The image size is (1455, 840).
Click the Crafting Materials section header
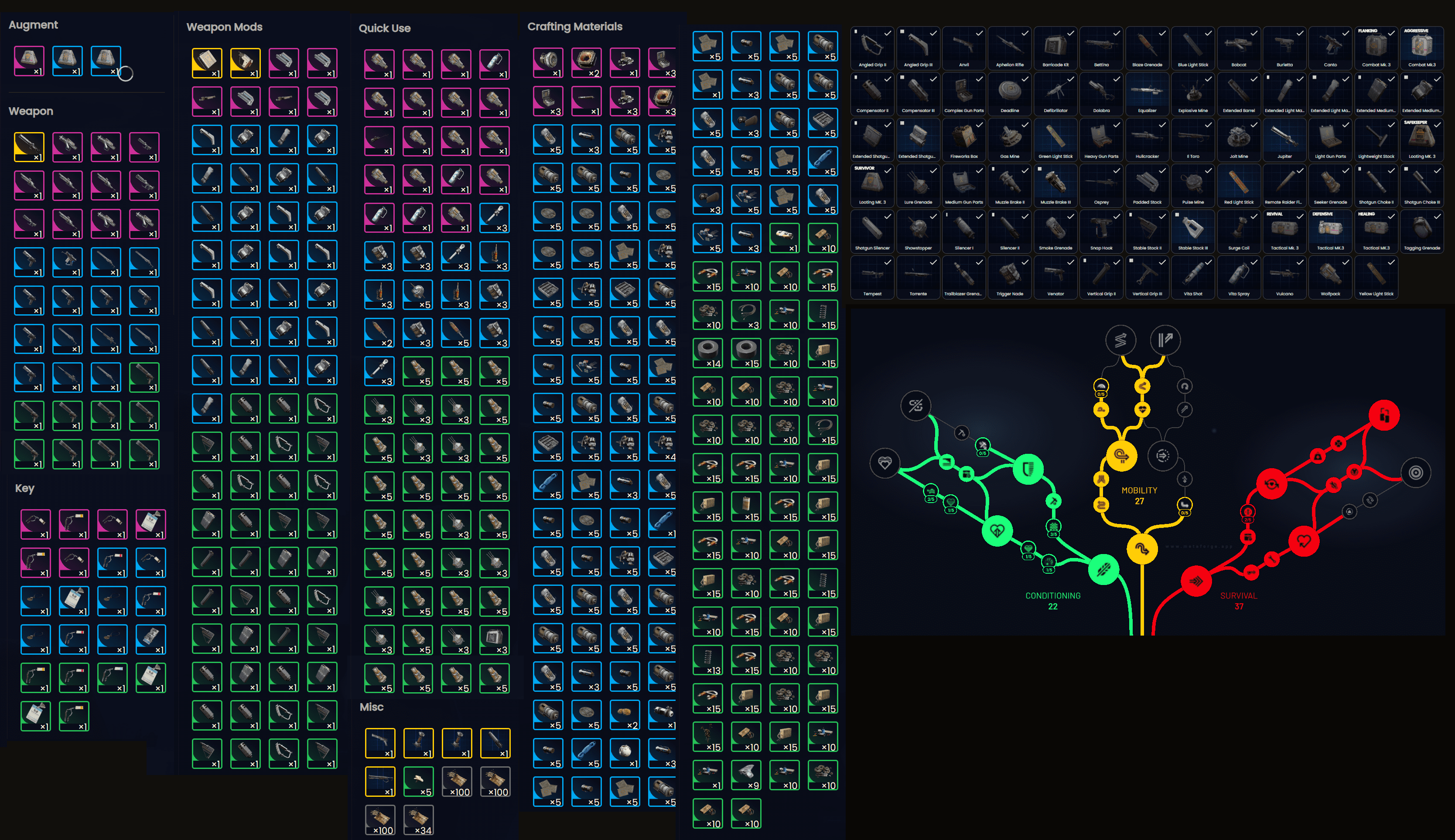pyautogui.click(x=575, y=26)
